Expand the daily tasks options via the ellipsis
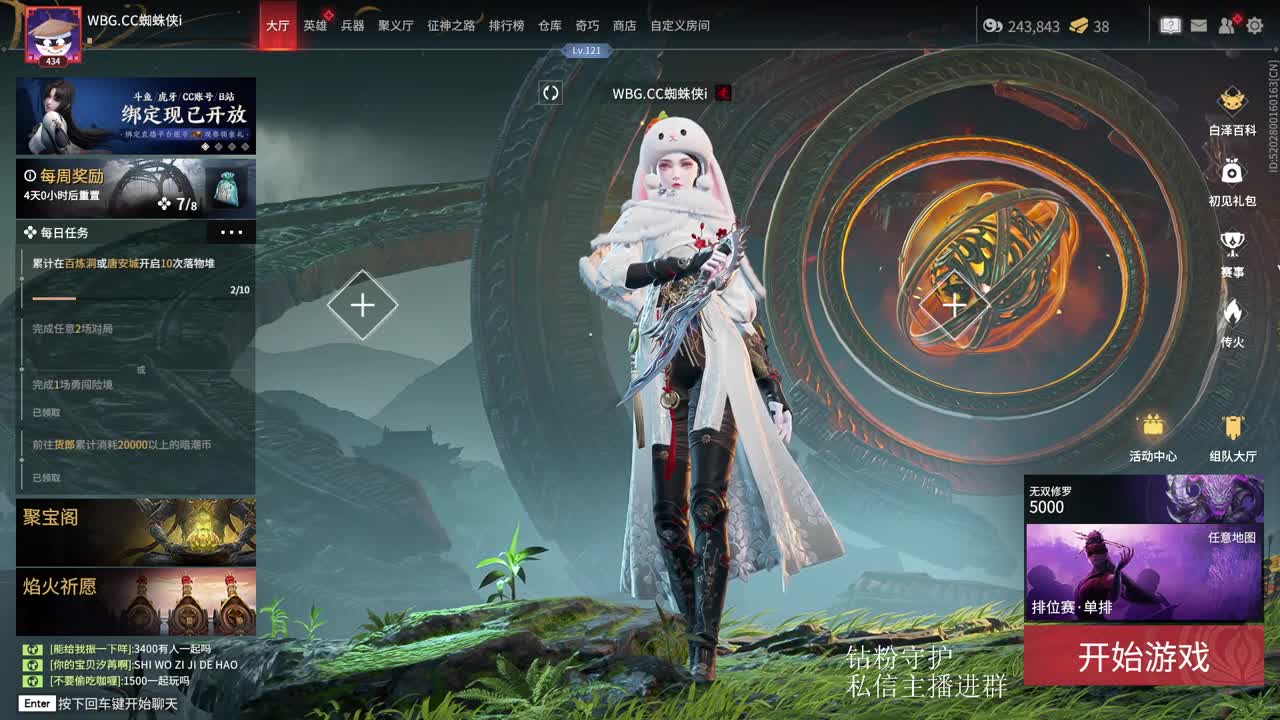The width and height of the screenshot is (1280, 720). point(232,232)
